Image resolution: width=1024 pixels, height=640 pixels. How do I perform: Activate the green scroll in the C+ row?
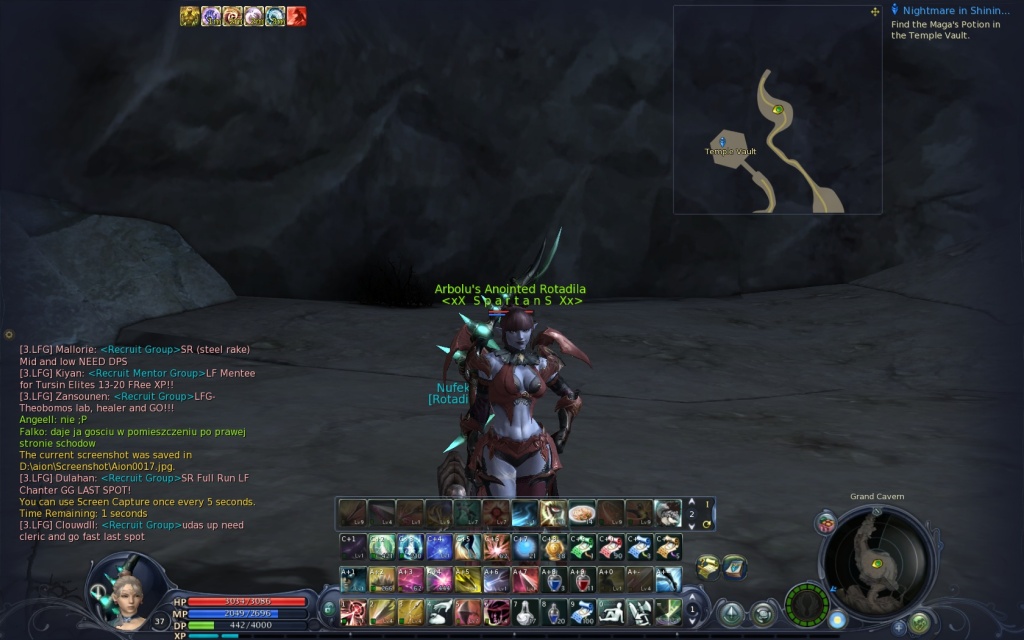click(582, 547)
